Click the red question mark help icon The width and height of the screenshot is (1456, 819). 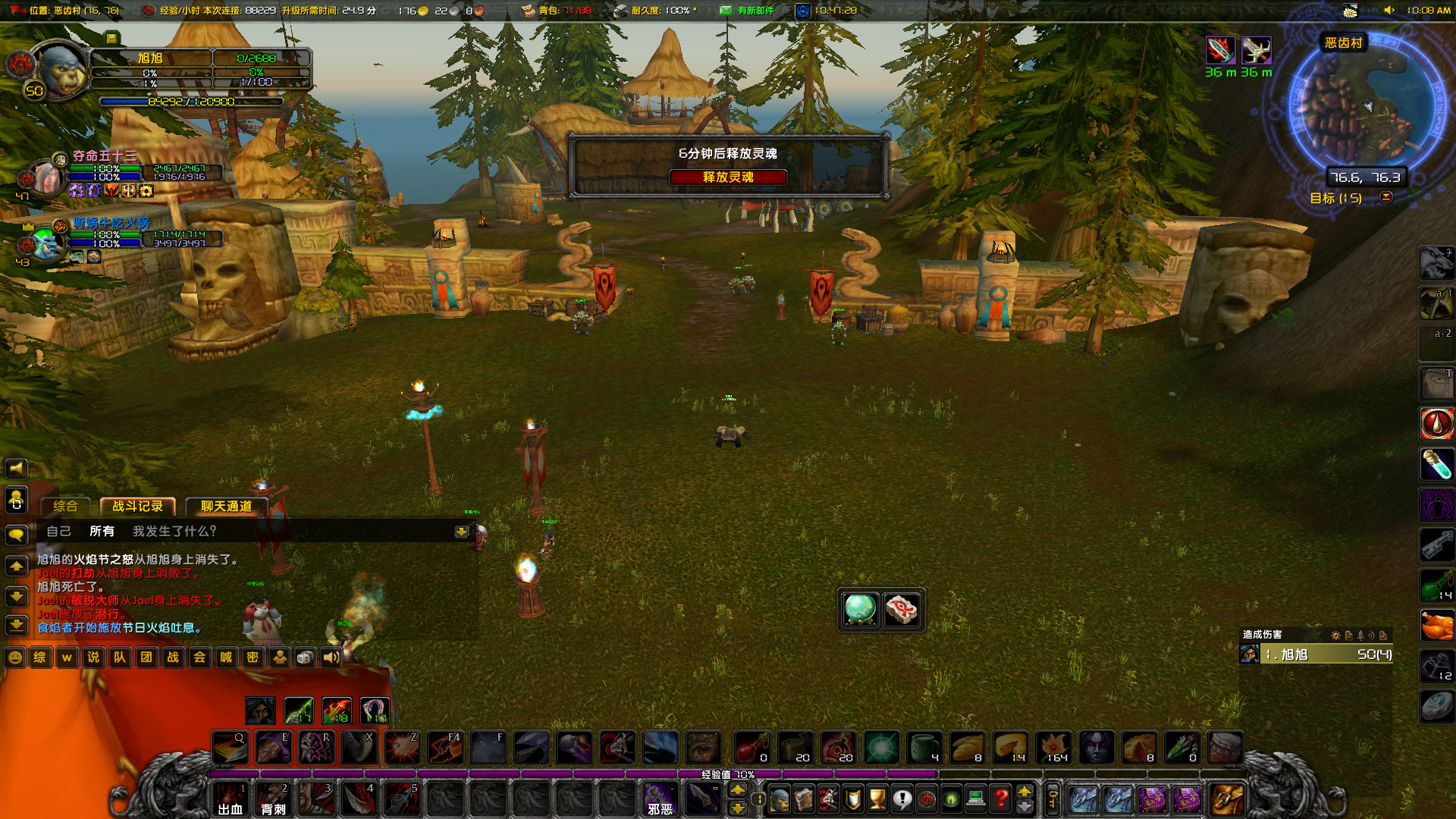tap(999, 797)
